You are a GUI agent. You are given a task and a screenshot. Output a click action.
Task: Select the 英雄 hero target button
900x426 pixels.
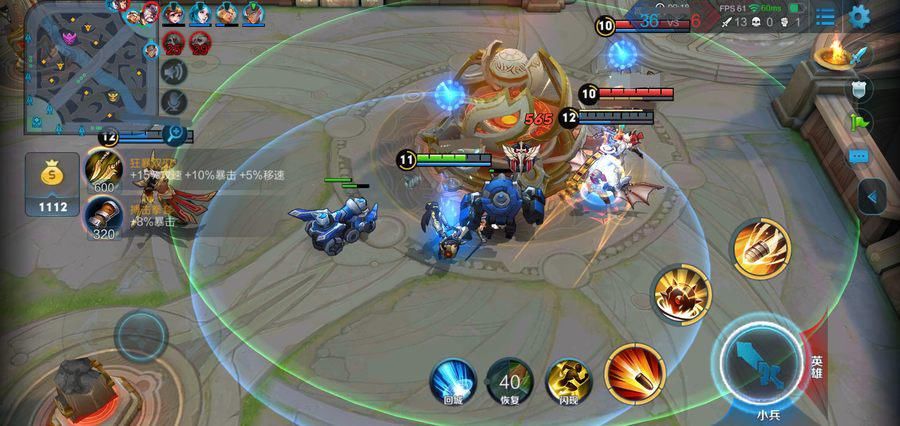click(x=817, y=367)
